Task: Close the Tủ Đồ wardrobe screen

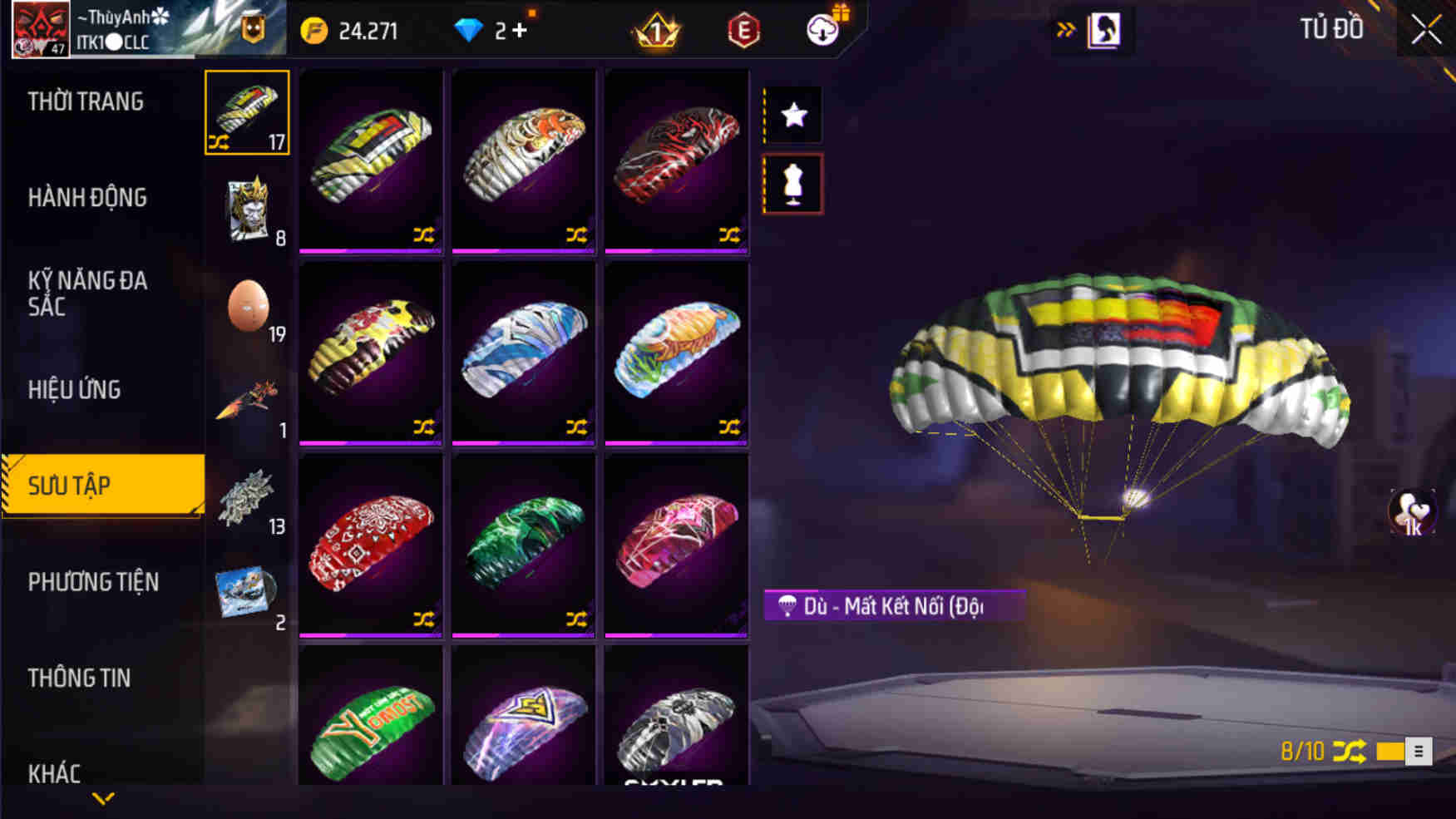Action: [1426, 30]
